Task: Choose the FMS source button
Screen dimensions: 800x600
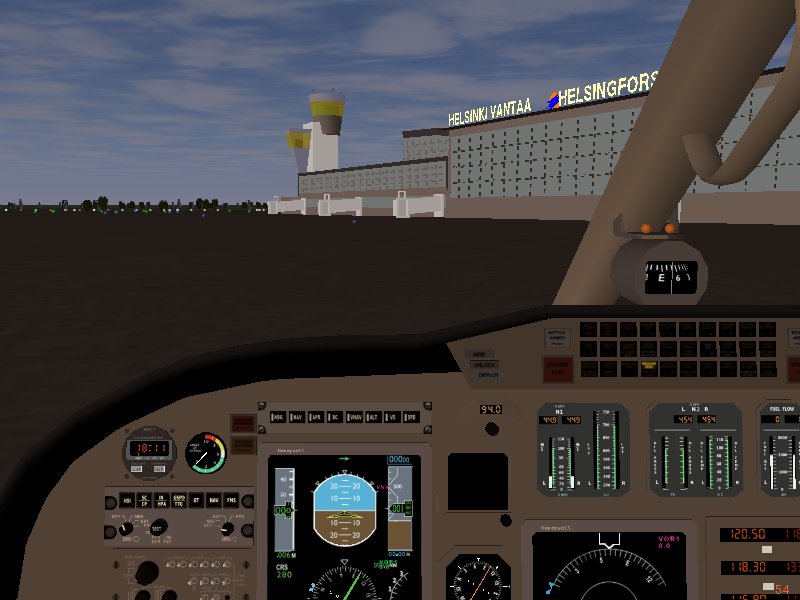Action: (233, 499)
